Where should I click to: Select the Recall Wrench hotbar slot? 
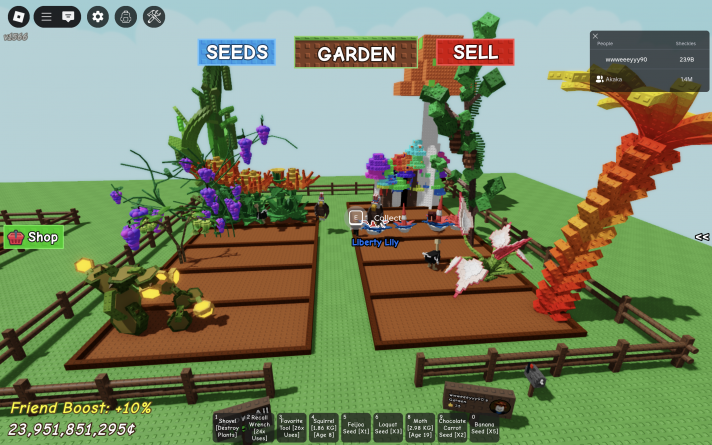click(x=258, y=428)
